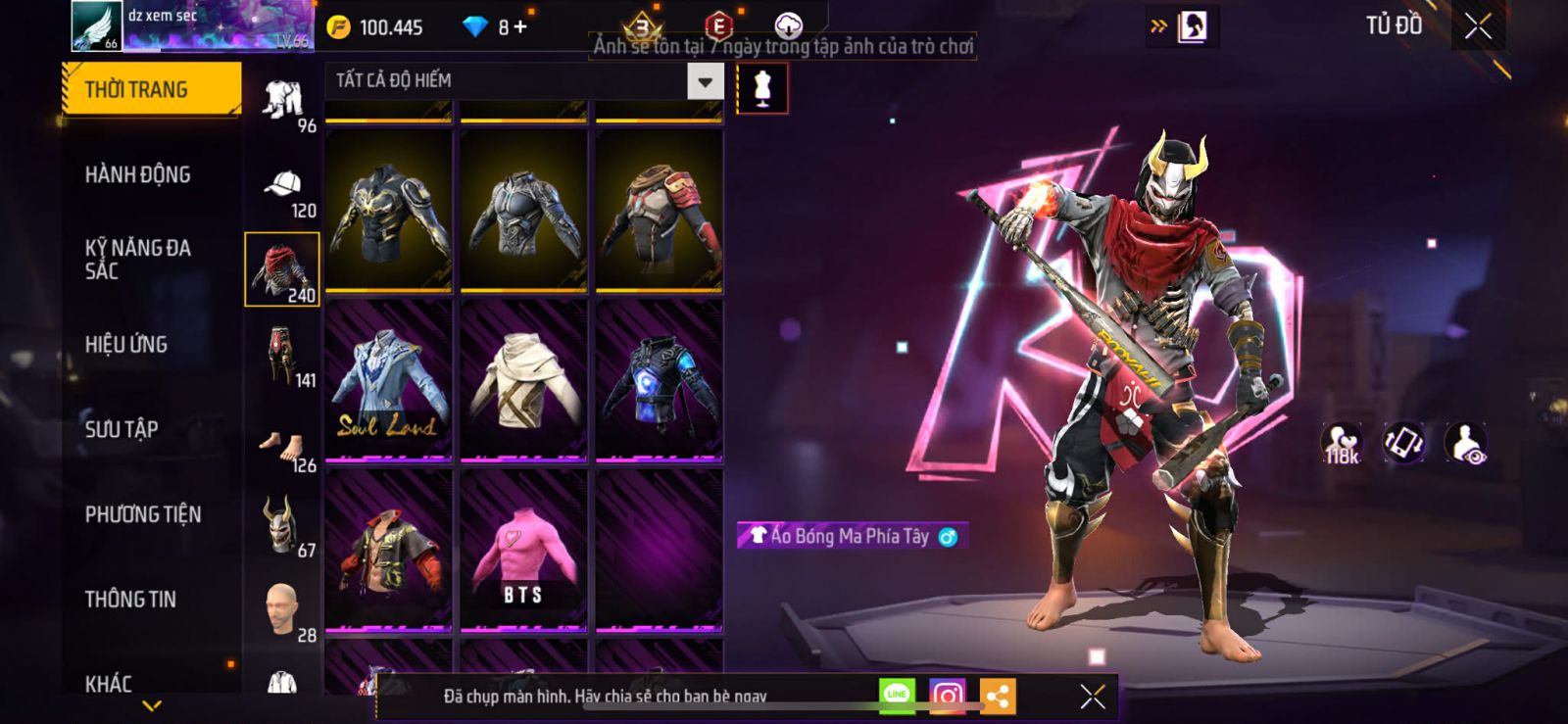
Task: Open the Phương Tiện tab
Action: point(143,514)
